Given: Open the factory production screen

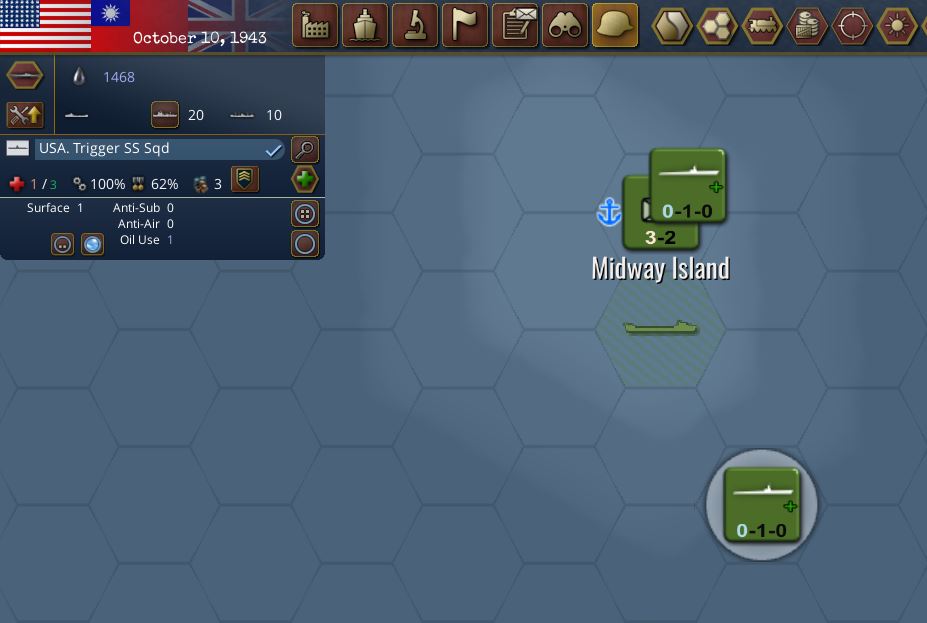Looking at the screenshot, I should [315, 26].
